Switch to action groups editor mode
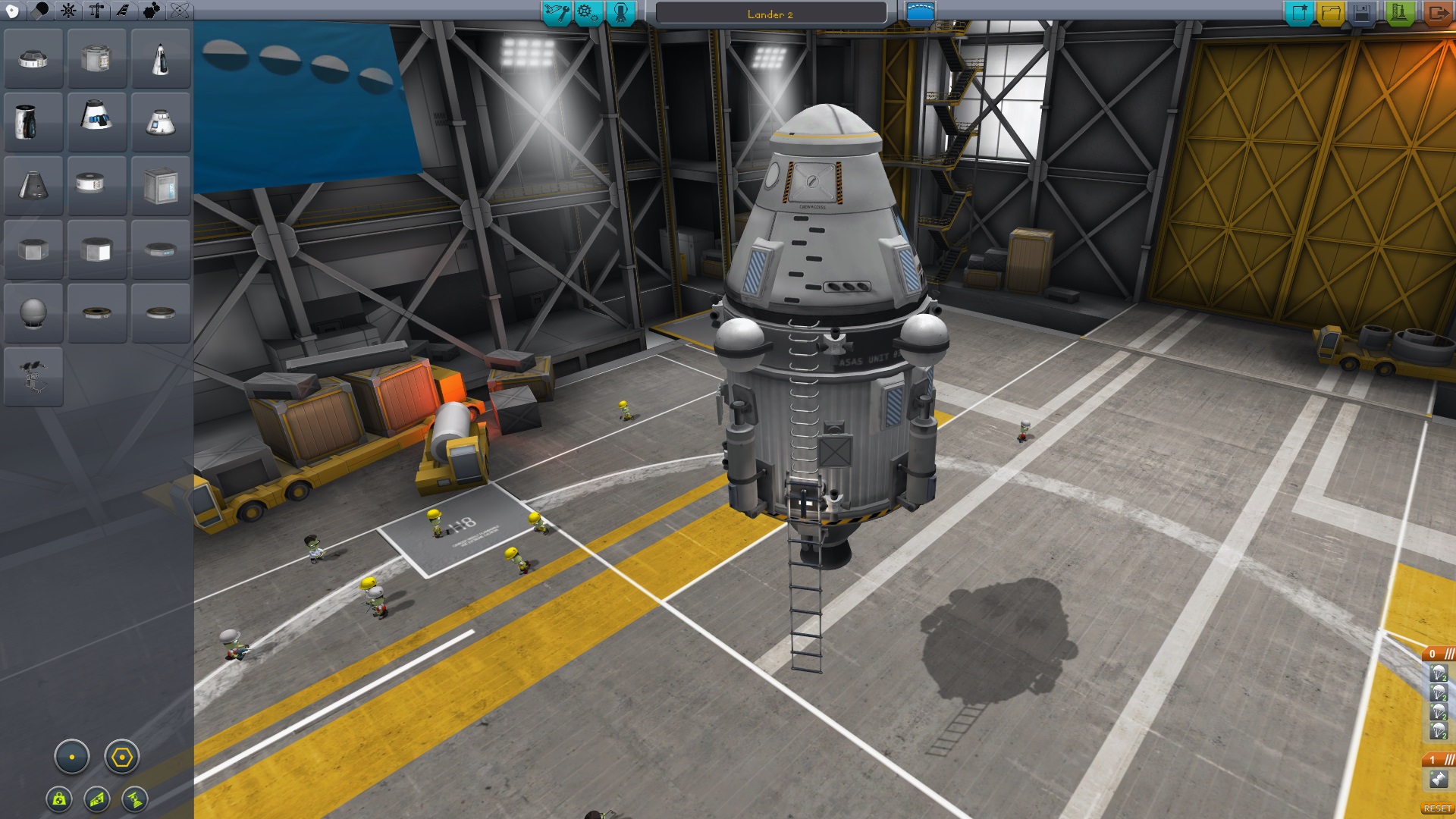The image size is (1456, 819). pos(588,13)
